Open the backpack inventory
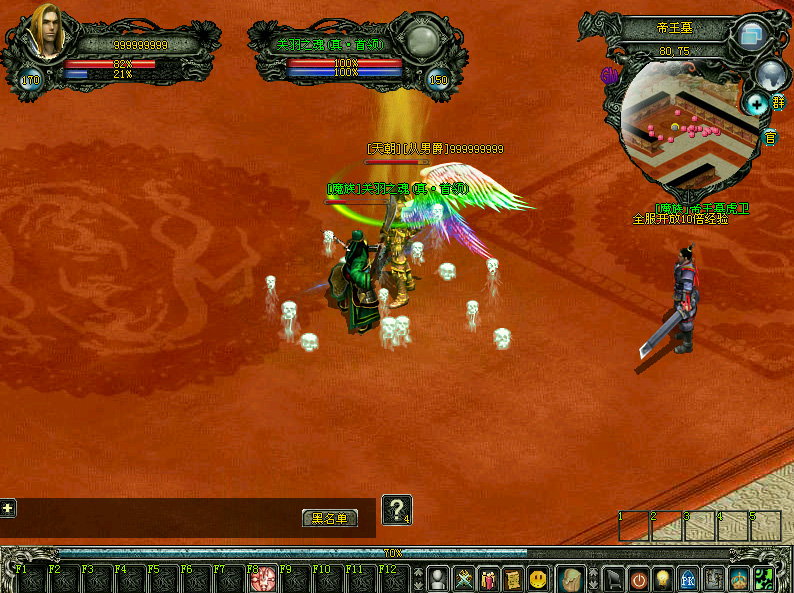Screen dimensions: 794x593 click(571, 578)
